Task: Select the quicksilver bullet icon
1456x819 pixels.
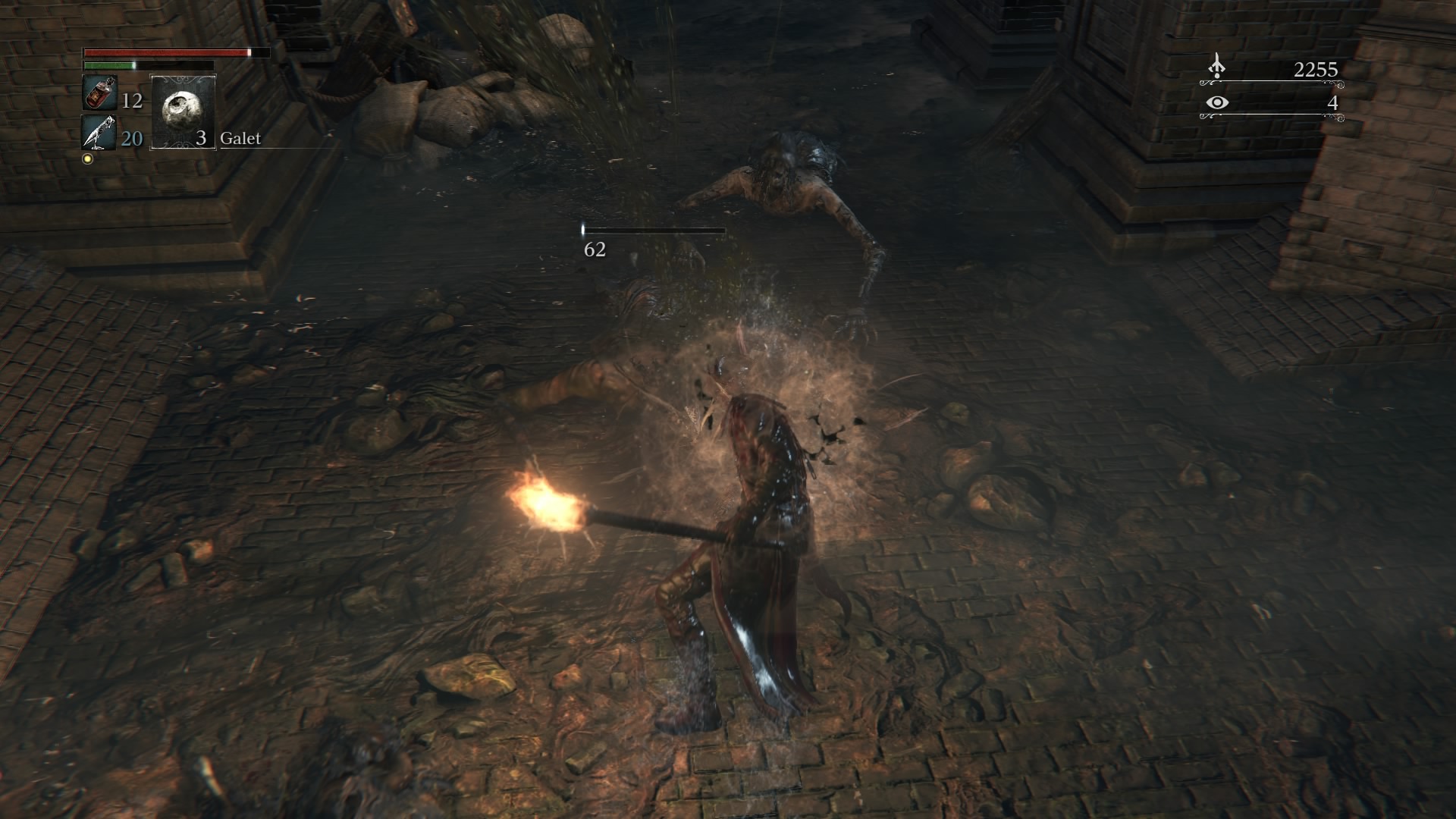Action: pos(99,133)
